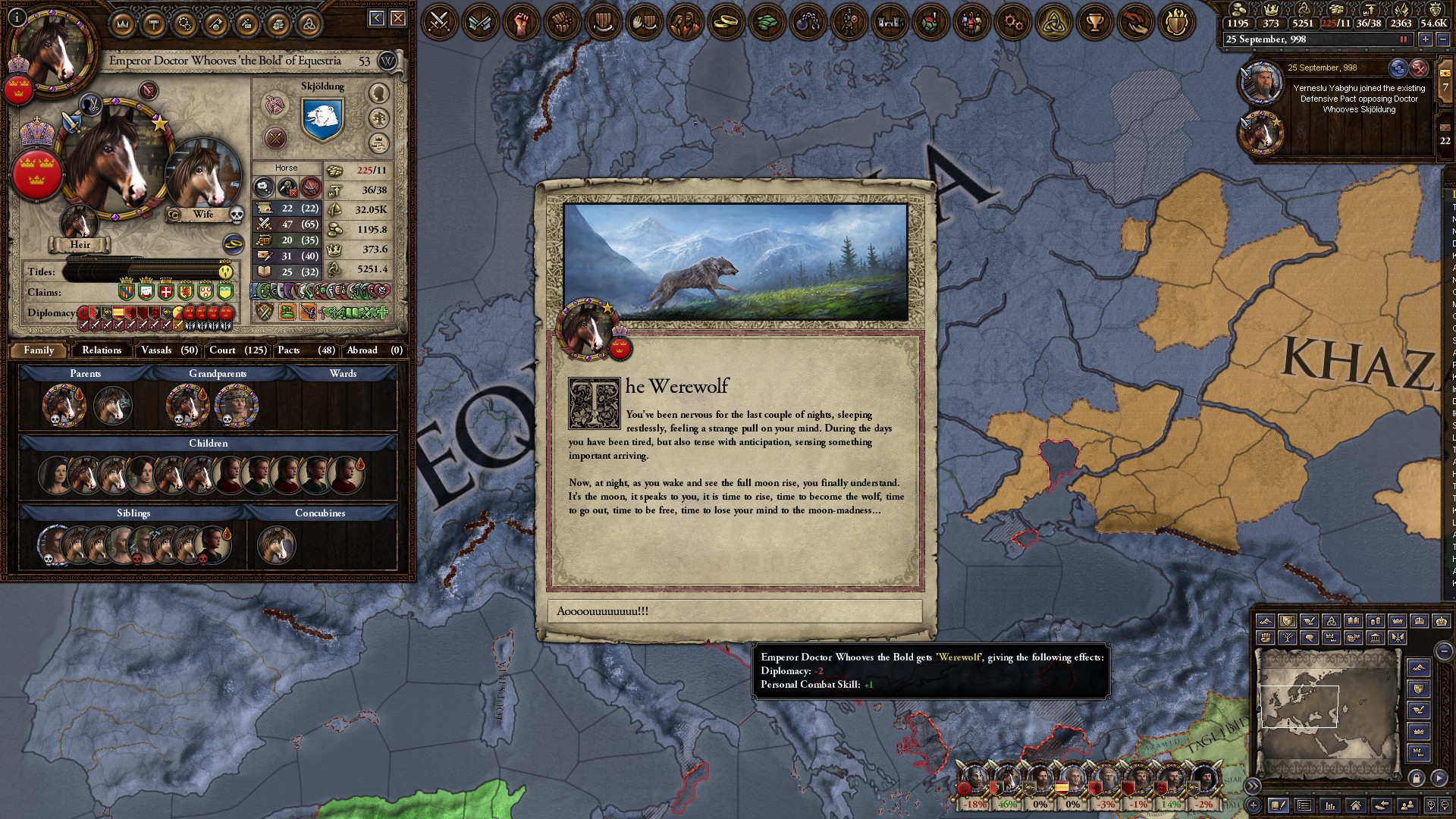Image resolution: width=1456 pixels, height=819 pixels.
Task: Open the trophy icon menu
Action: [1094, 22]
